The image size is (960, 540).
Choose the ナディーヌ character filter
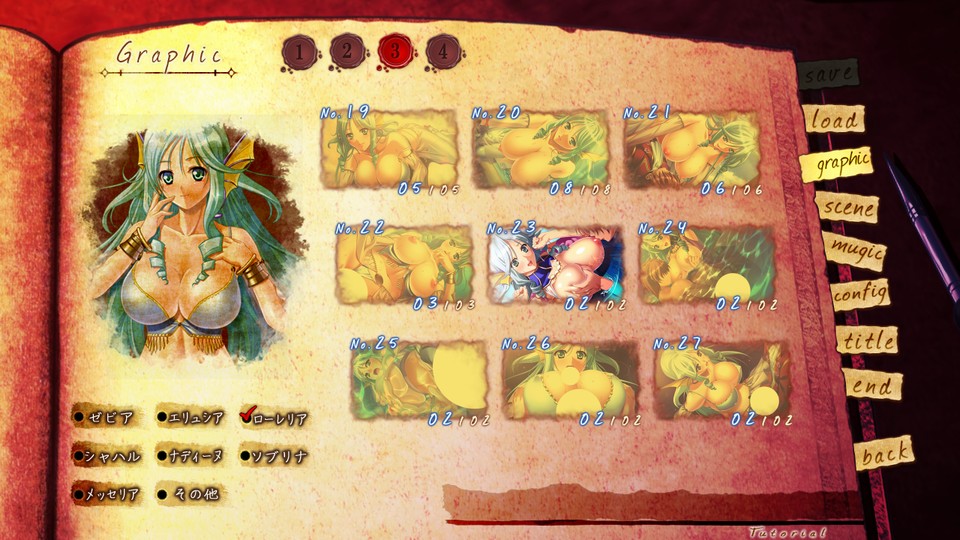click(188, 456)
